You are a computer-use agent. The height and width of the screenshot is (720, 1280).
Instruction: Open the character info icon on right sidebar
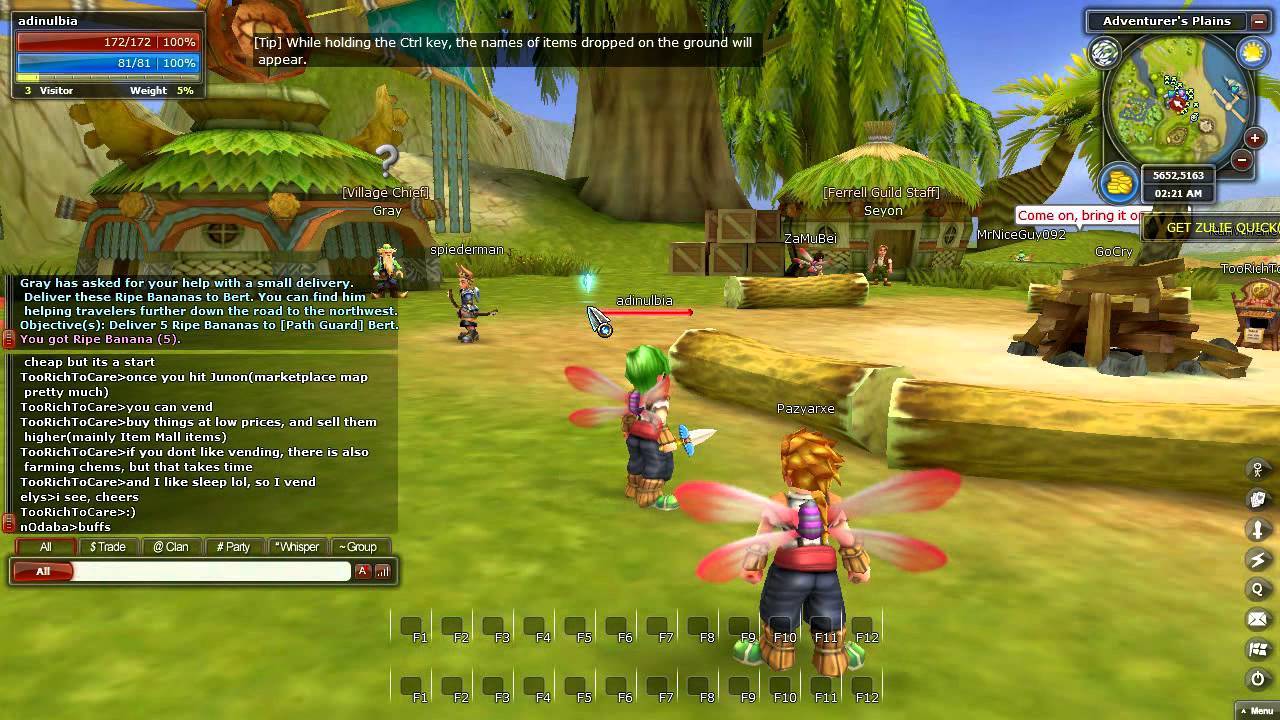(x=1257, y=467)
